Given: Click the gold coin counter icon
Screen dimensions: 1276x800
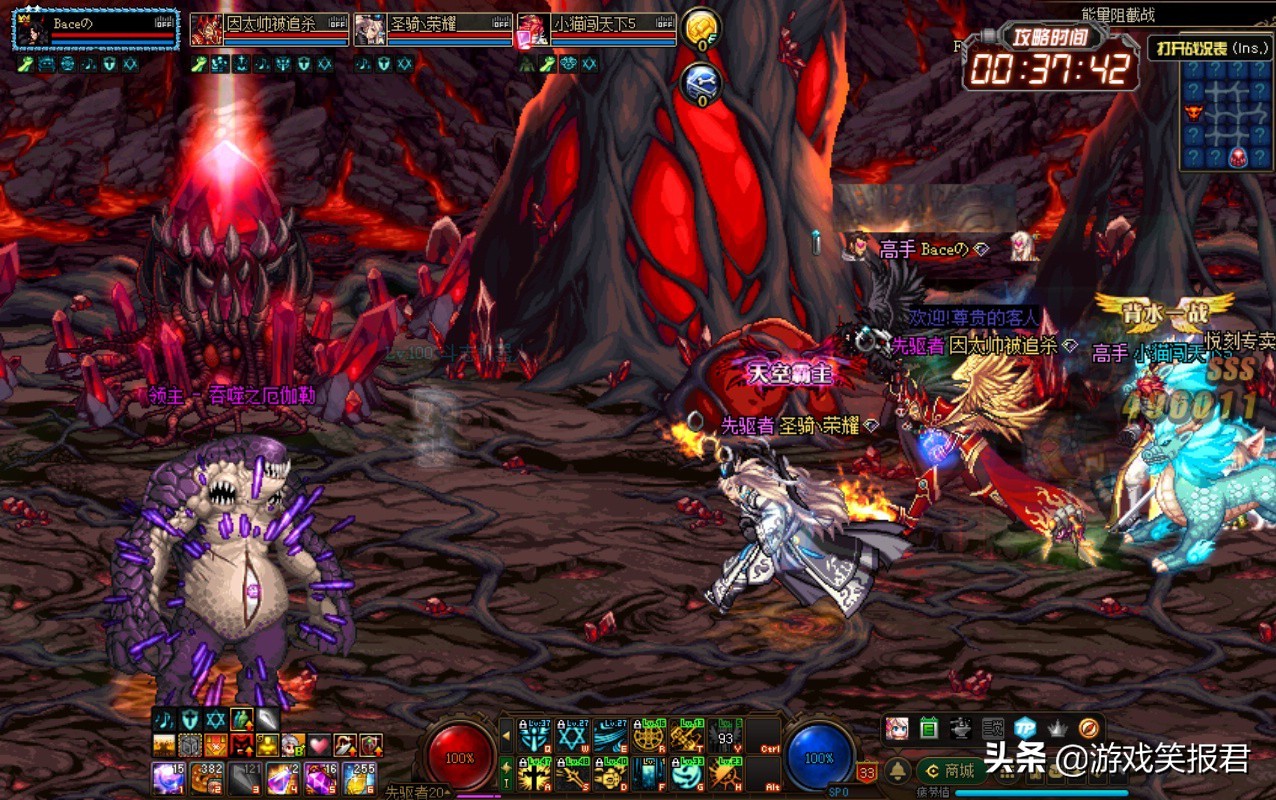Looking at the screenshot, I should pyautogui.click(x=700, y=28).
